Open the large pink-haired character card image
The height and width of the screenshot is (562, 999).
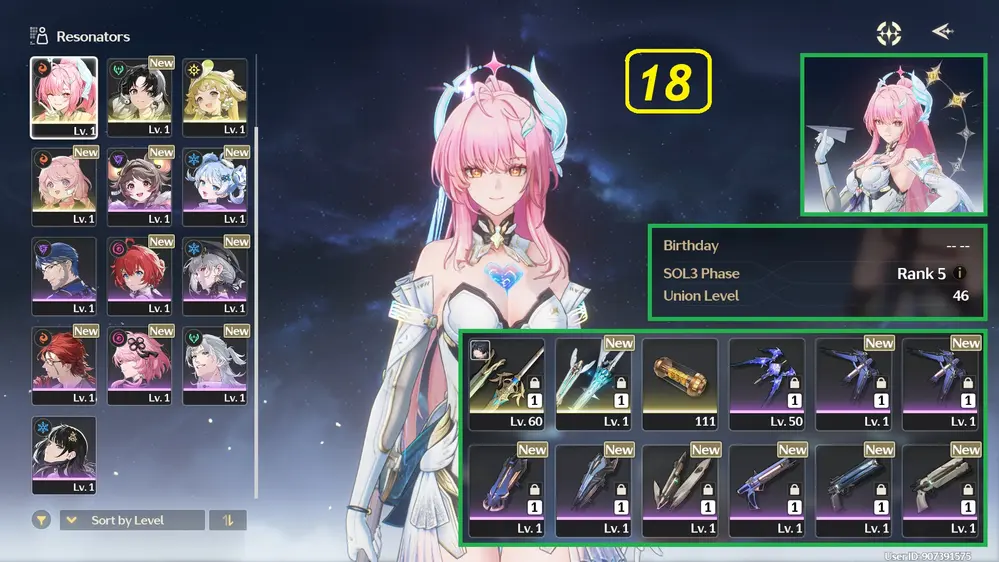click(x=893, y=135)
